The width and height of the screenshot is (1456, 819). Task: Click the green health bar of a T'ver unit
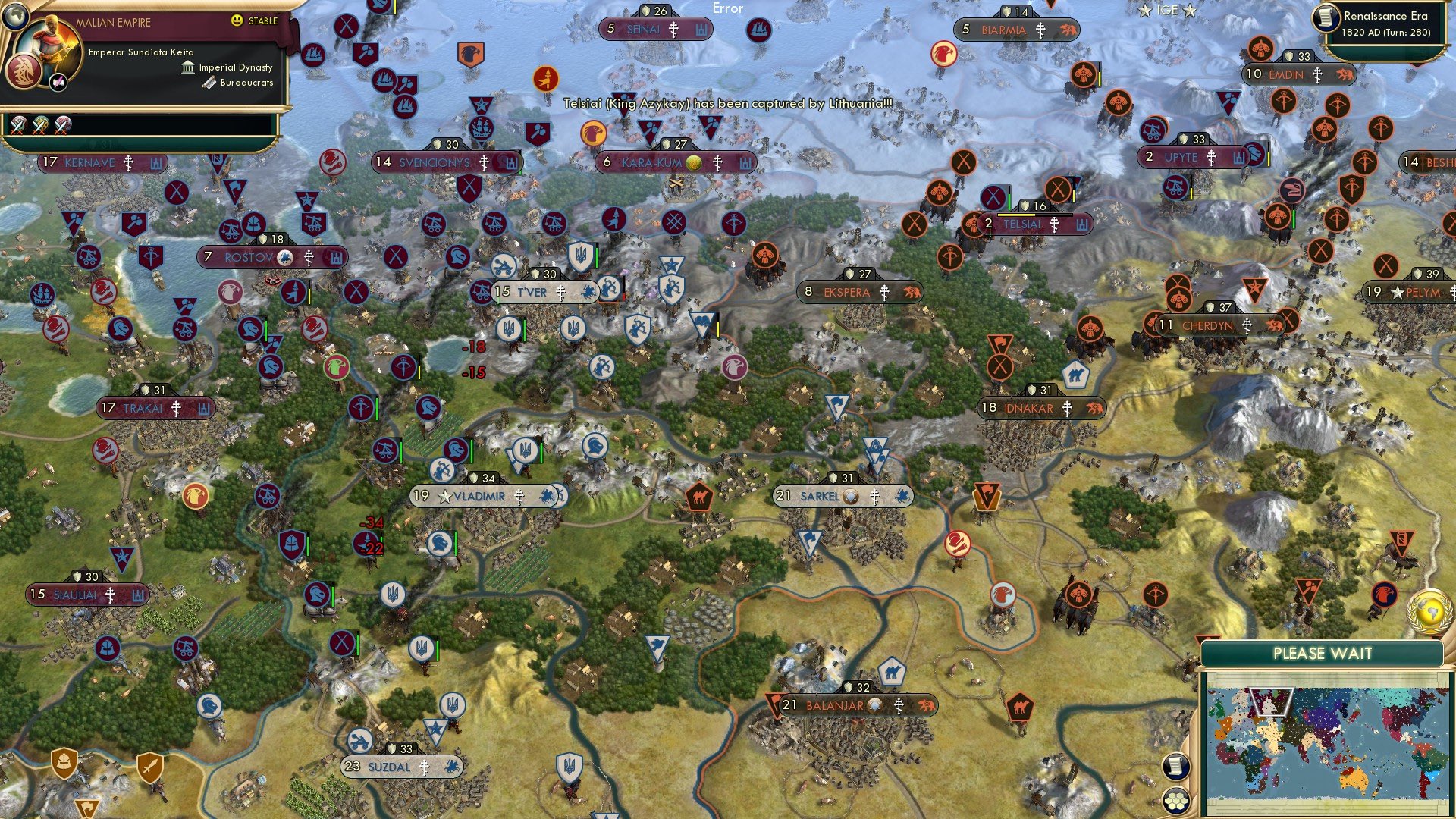[525, 330]
